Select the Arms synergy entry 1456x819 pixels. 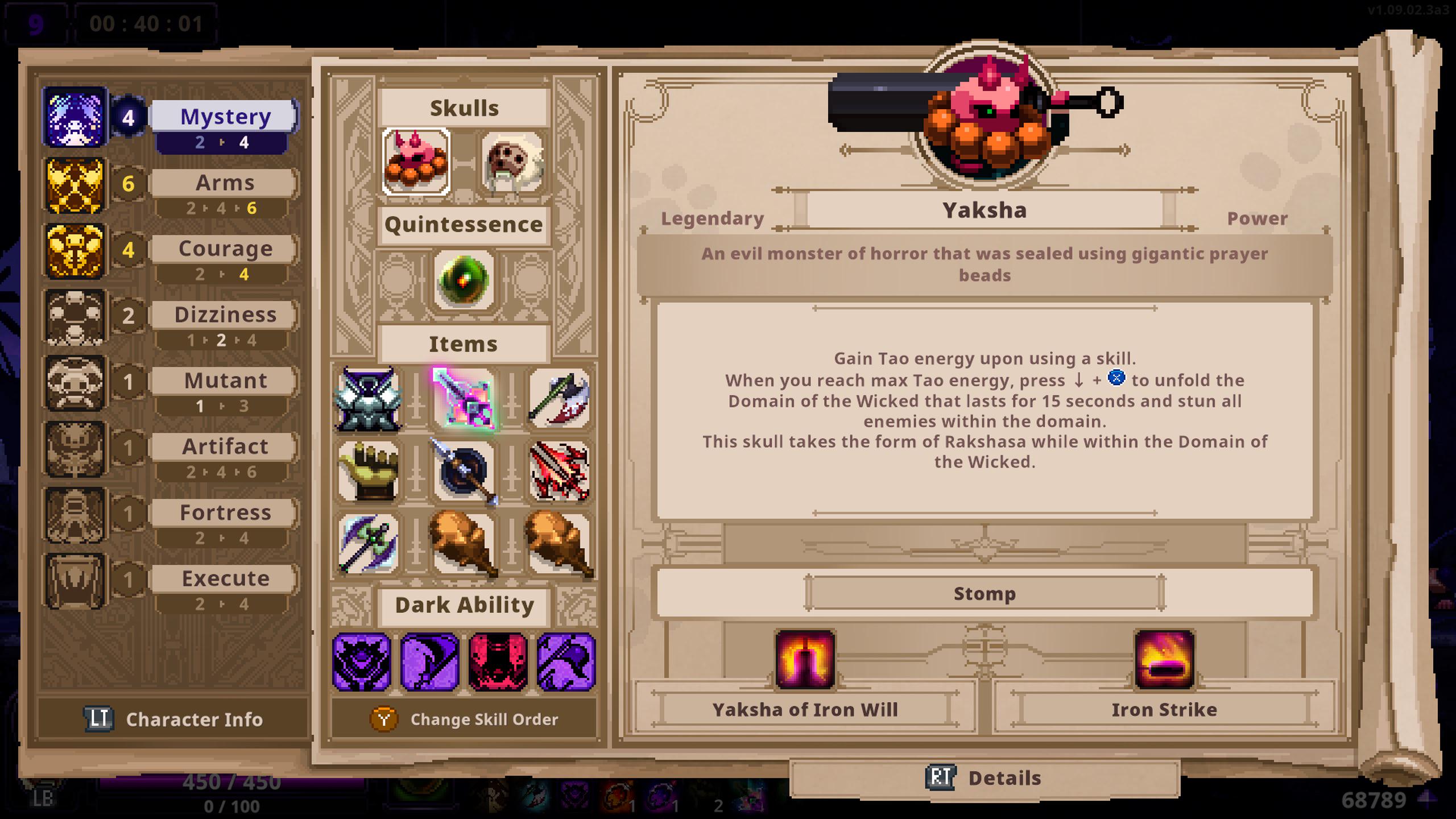224,183
